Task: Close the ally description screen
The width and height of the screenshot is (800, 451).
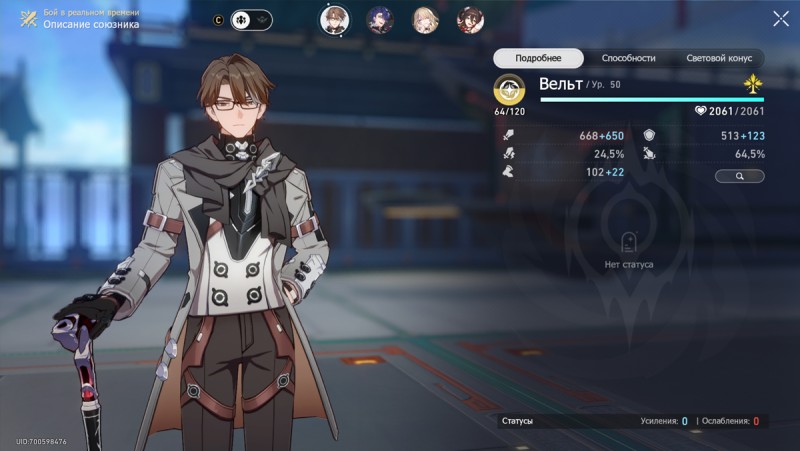Action: pyautogui.click(x=781, y=19)
